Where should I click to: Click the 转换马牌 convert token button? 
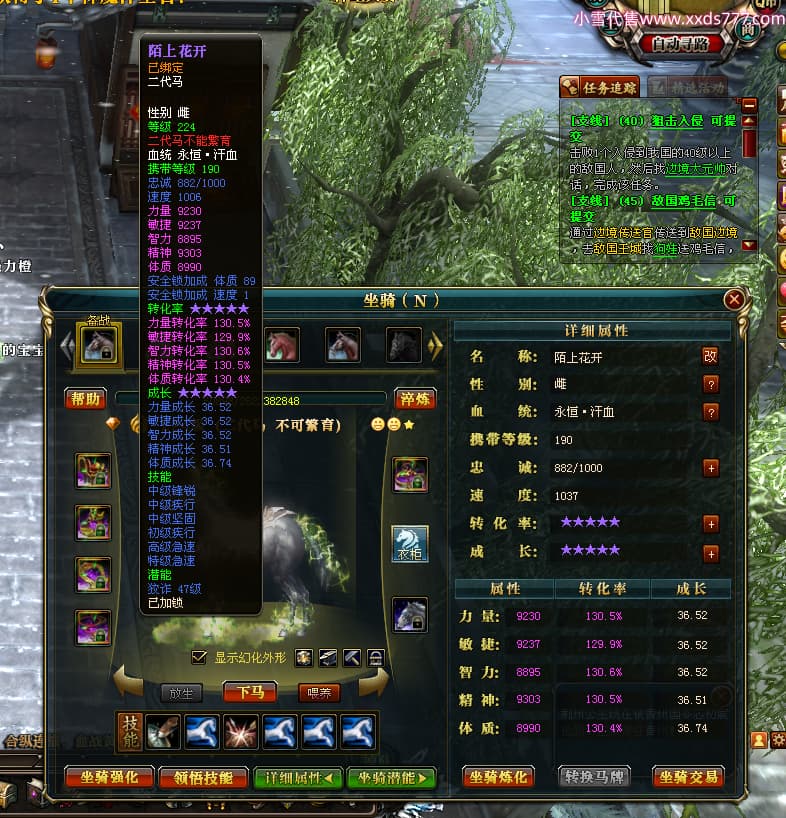597,777
